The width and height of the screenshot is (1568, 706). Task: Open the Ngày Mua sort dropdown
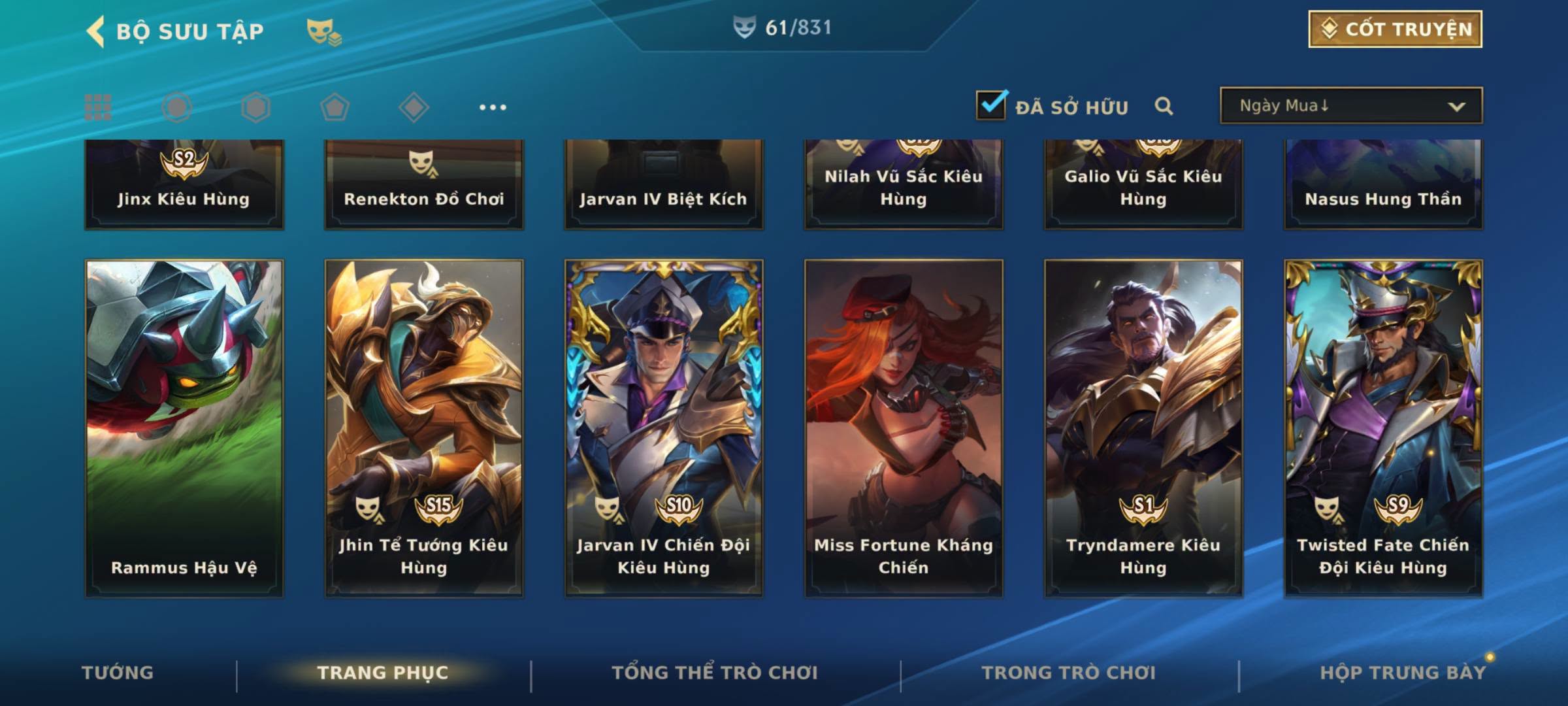tap(1350, 106)
